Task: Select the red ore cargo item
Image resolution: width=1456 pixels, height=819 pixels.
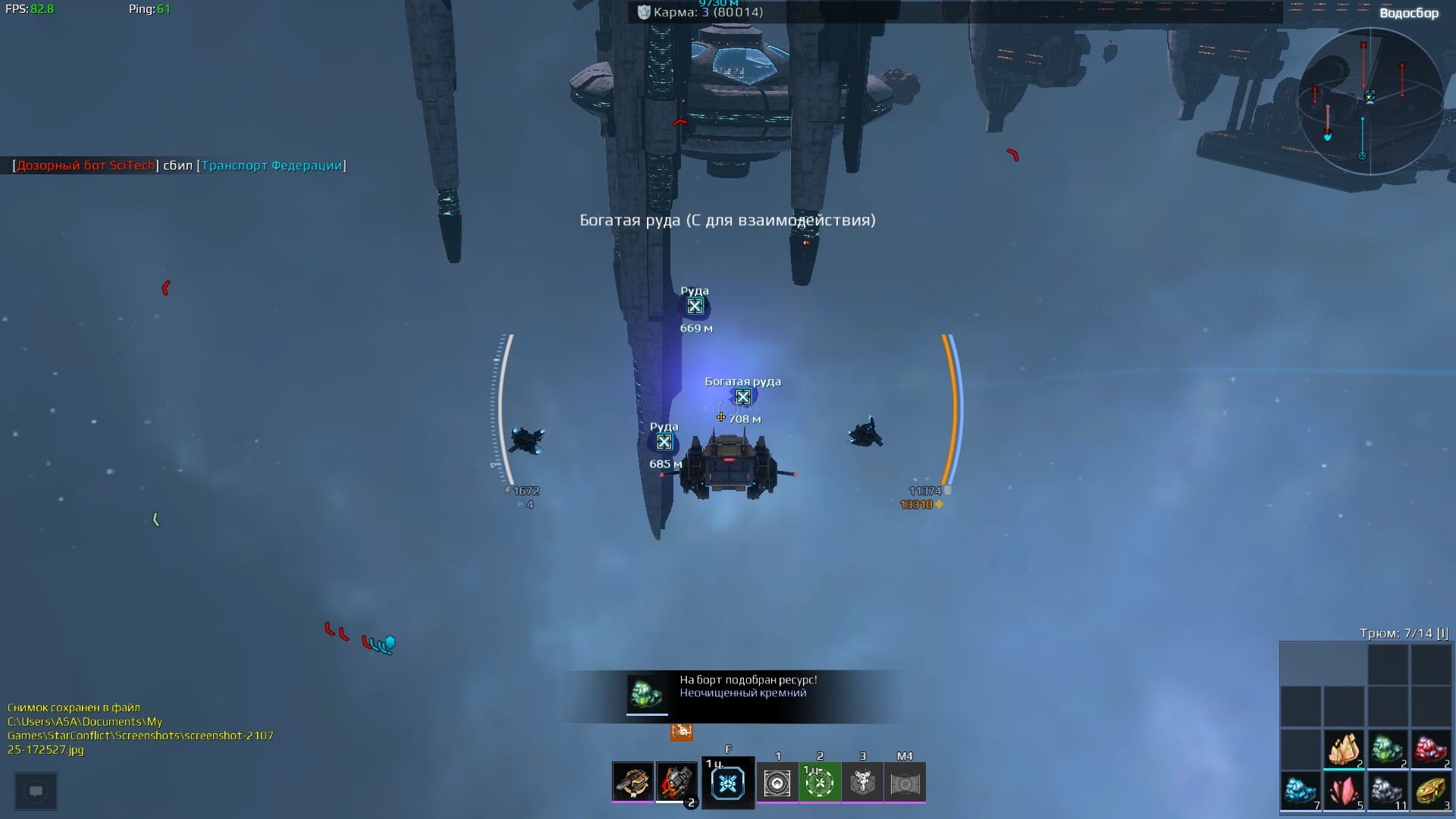Action: 1430,749
